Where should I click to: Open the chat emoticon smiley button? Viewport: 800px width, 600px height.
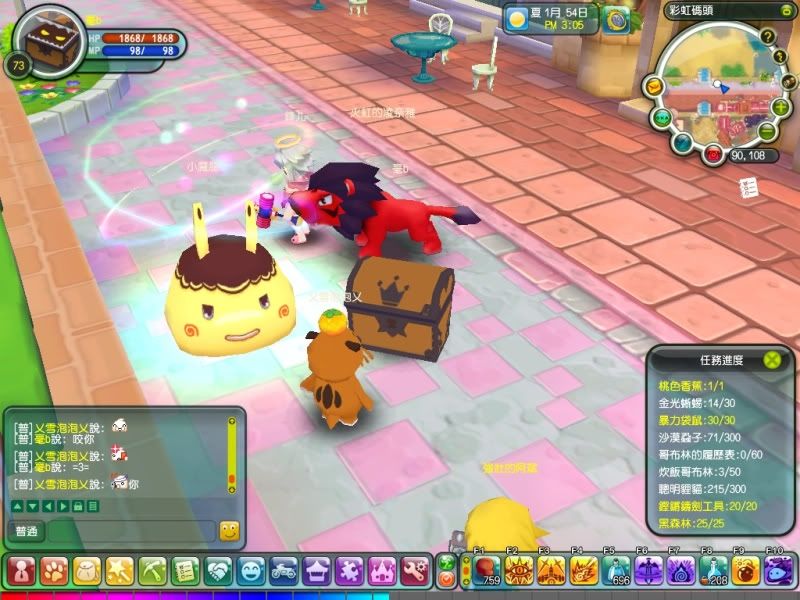click(x=229, y=531)
